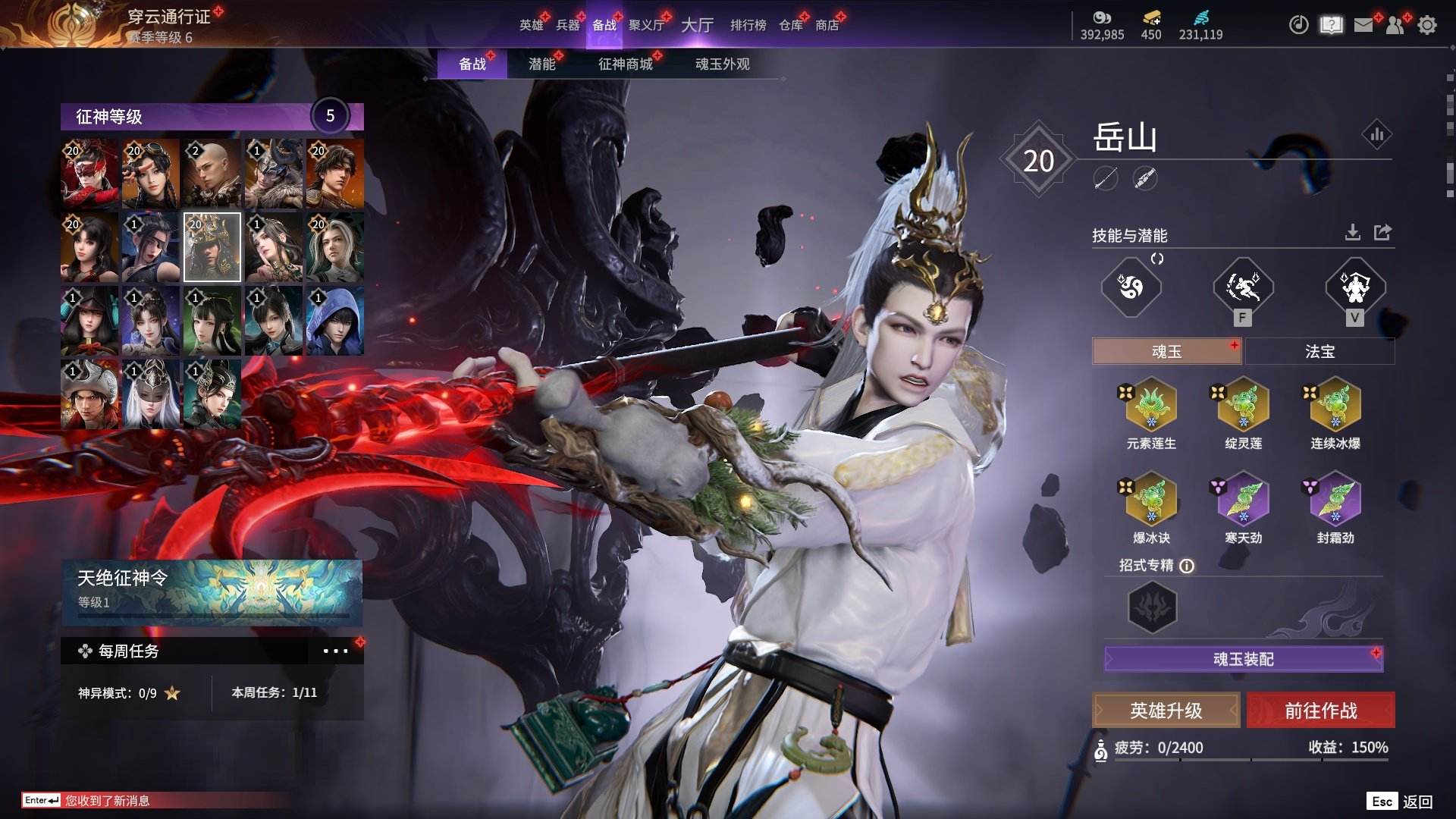Open the 聚义厅 menu

tap(646, 25)
